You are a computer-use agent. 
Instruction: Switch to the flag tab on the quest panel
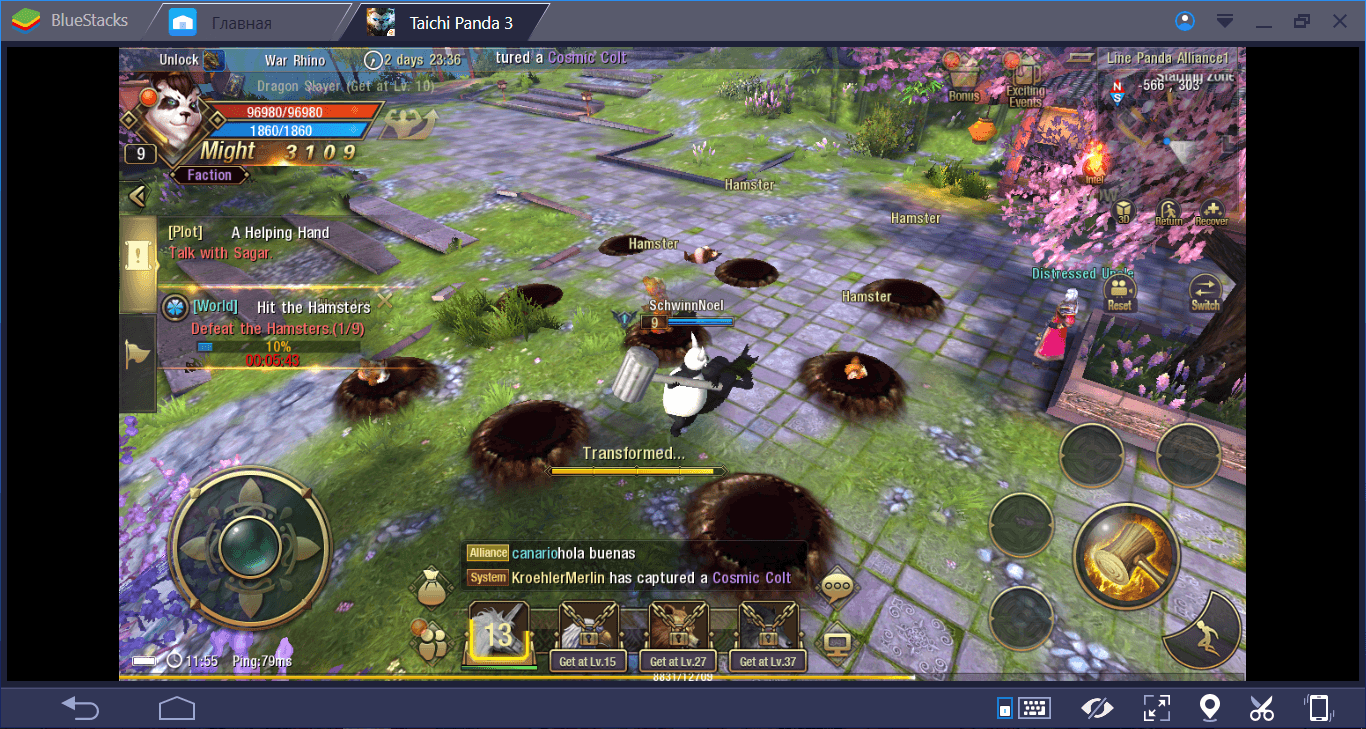click(x=137, y=354)
